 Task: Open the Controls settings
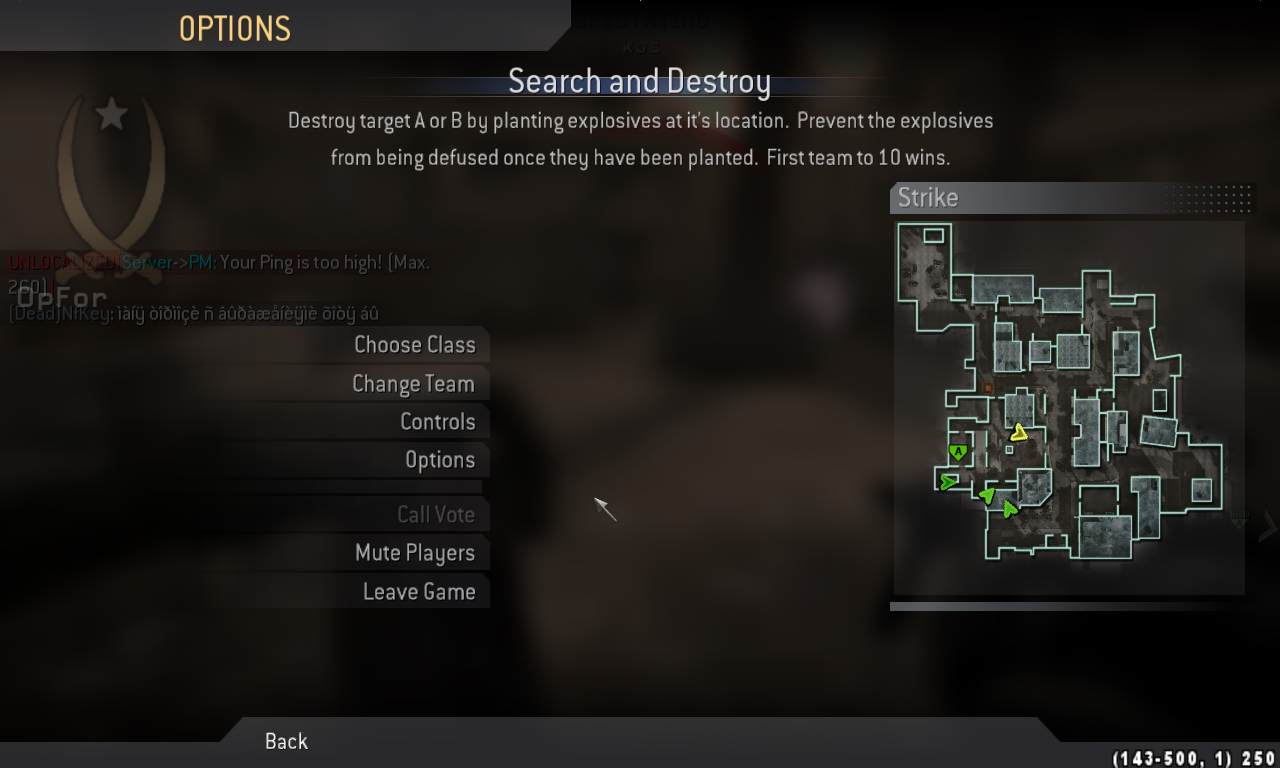[x=437, y=422]
